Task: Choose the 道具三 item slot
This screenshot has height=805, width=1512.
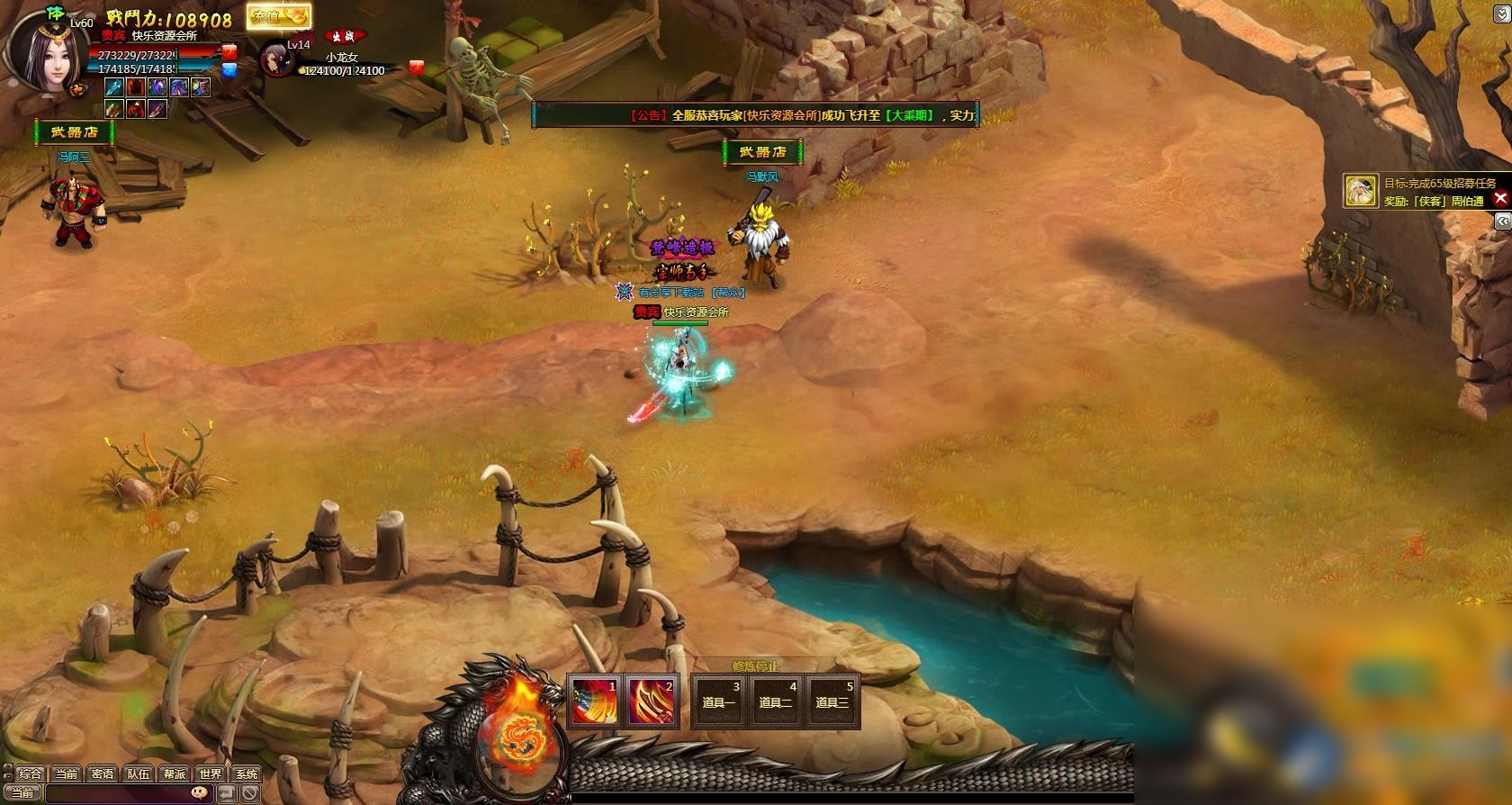Action: point(832,701)
